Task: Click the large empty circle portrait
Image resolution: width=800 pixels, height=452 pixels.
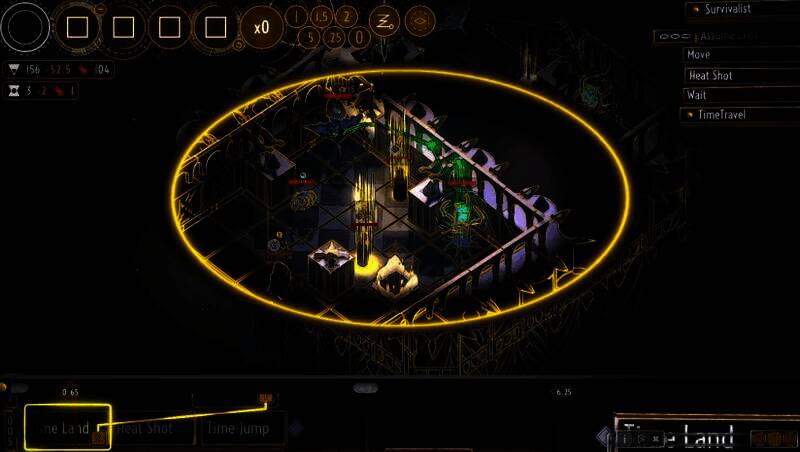Action: [x=26, y=27]
